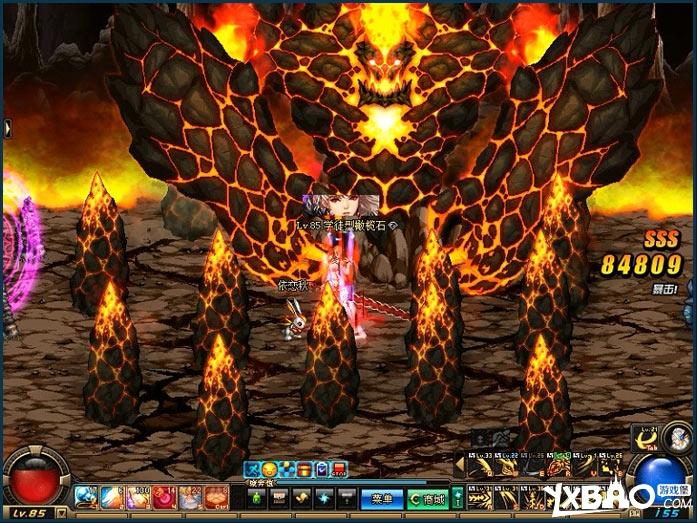The image size is (697, 523).
Task: Activate the Lv.21 Tab skill icon
Action: 645,437
